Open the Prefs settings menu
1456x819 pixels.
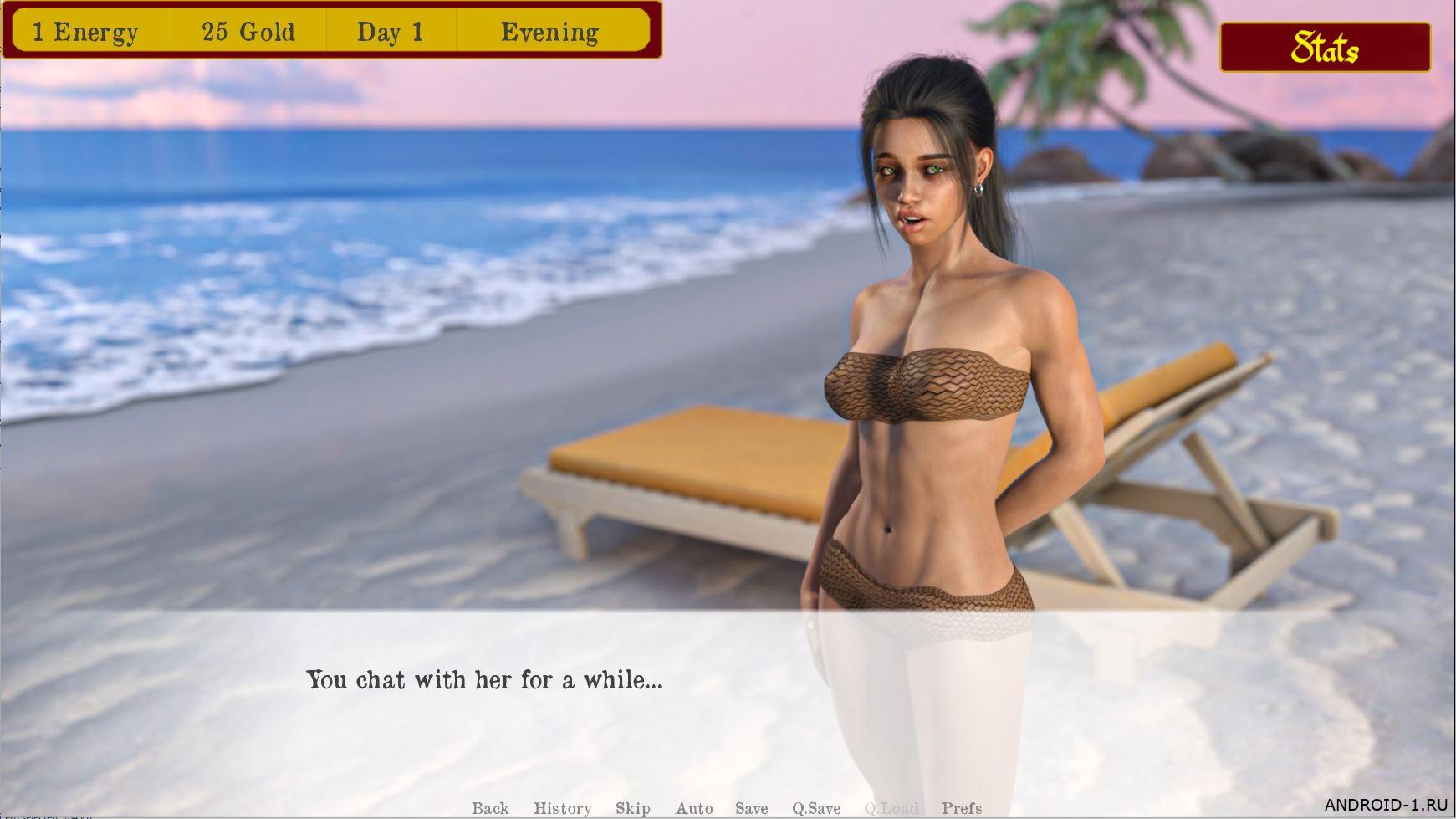point(962,808)
